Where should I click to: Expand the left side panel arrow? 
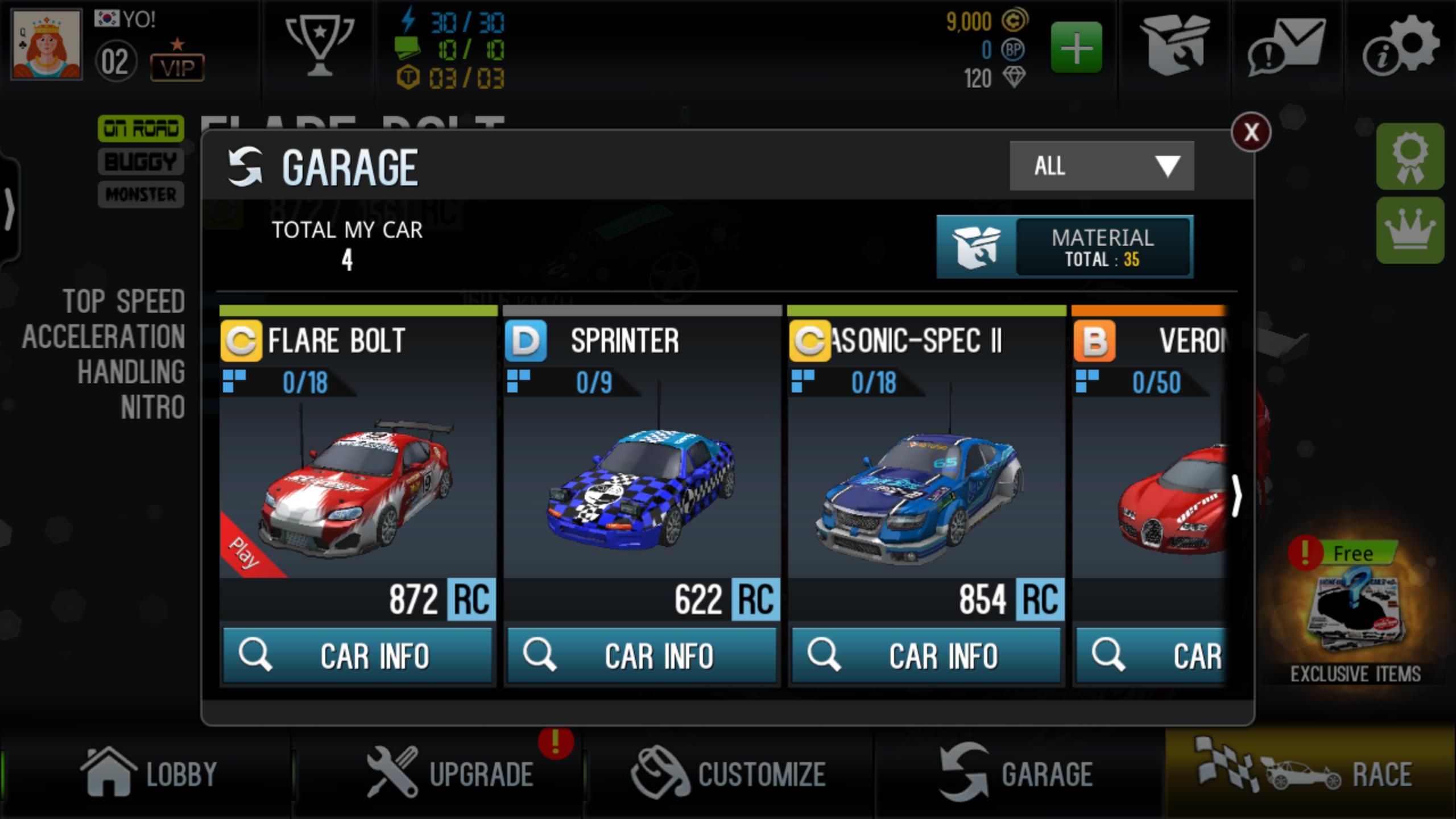click(x=10, y=208)
